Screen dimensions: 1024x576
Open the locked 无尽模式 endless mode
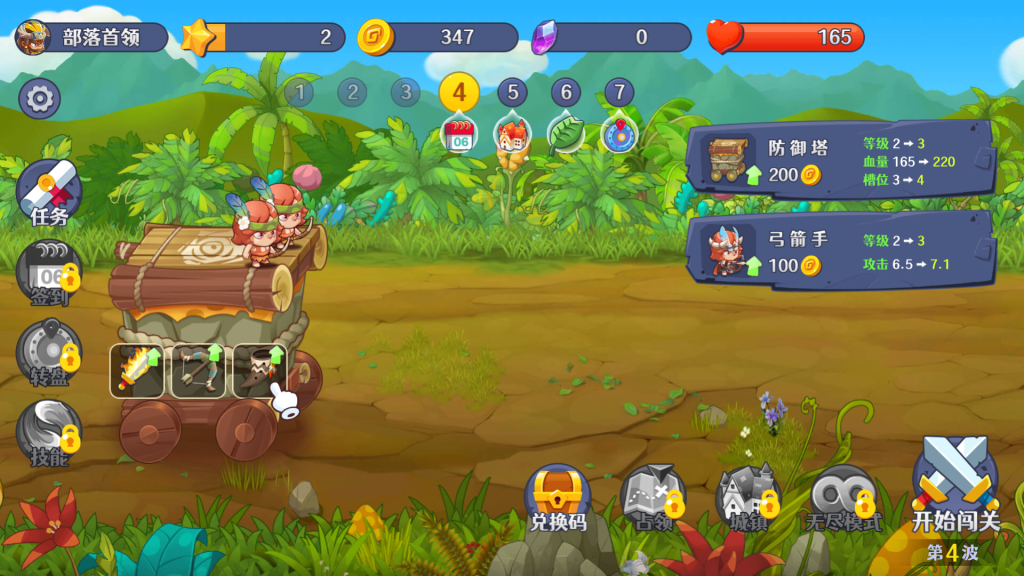(844, 497)
